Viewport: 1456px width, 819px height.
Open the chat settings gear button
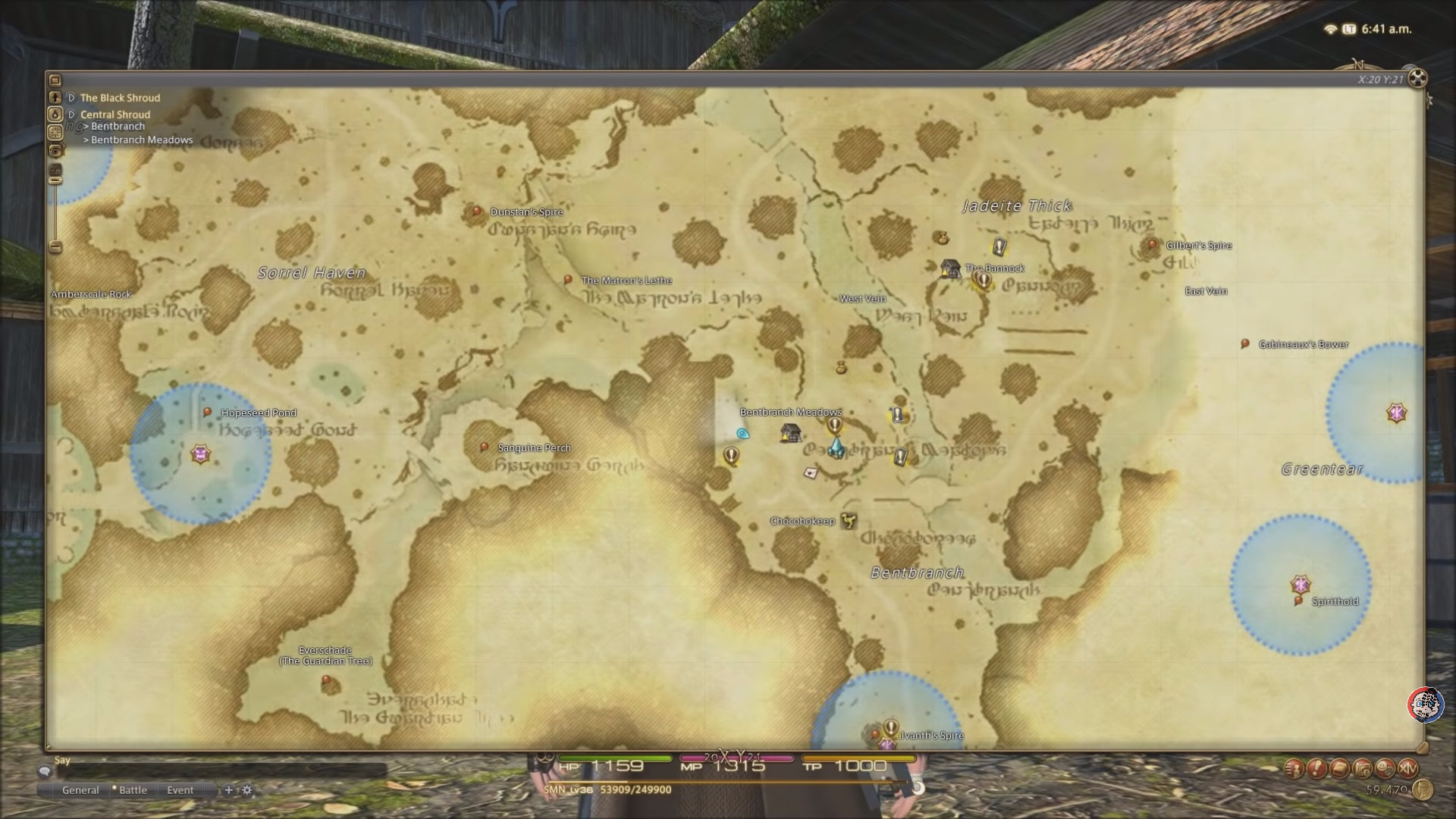[x=248, y=790]
